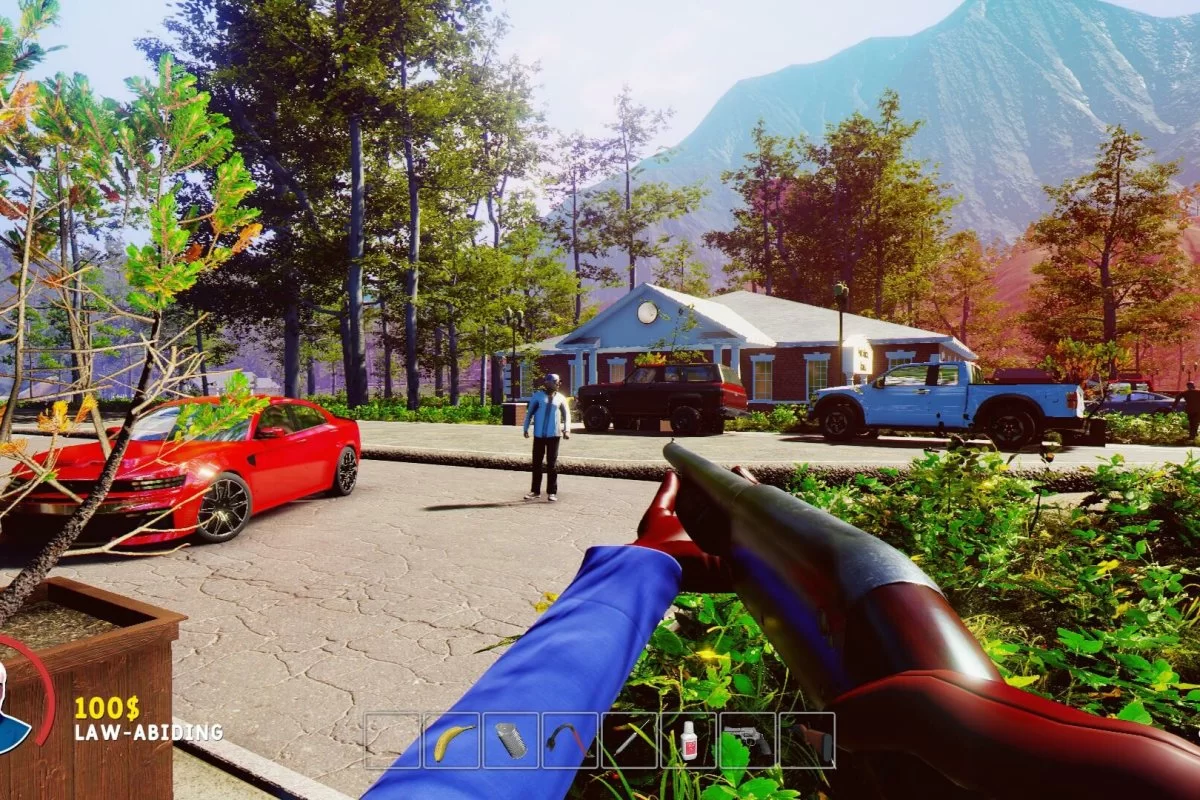Equip the crowbar from the hotbar
This screenshot has height=800, width=1200.
click(570, 741)
